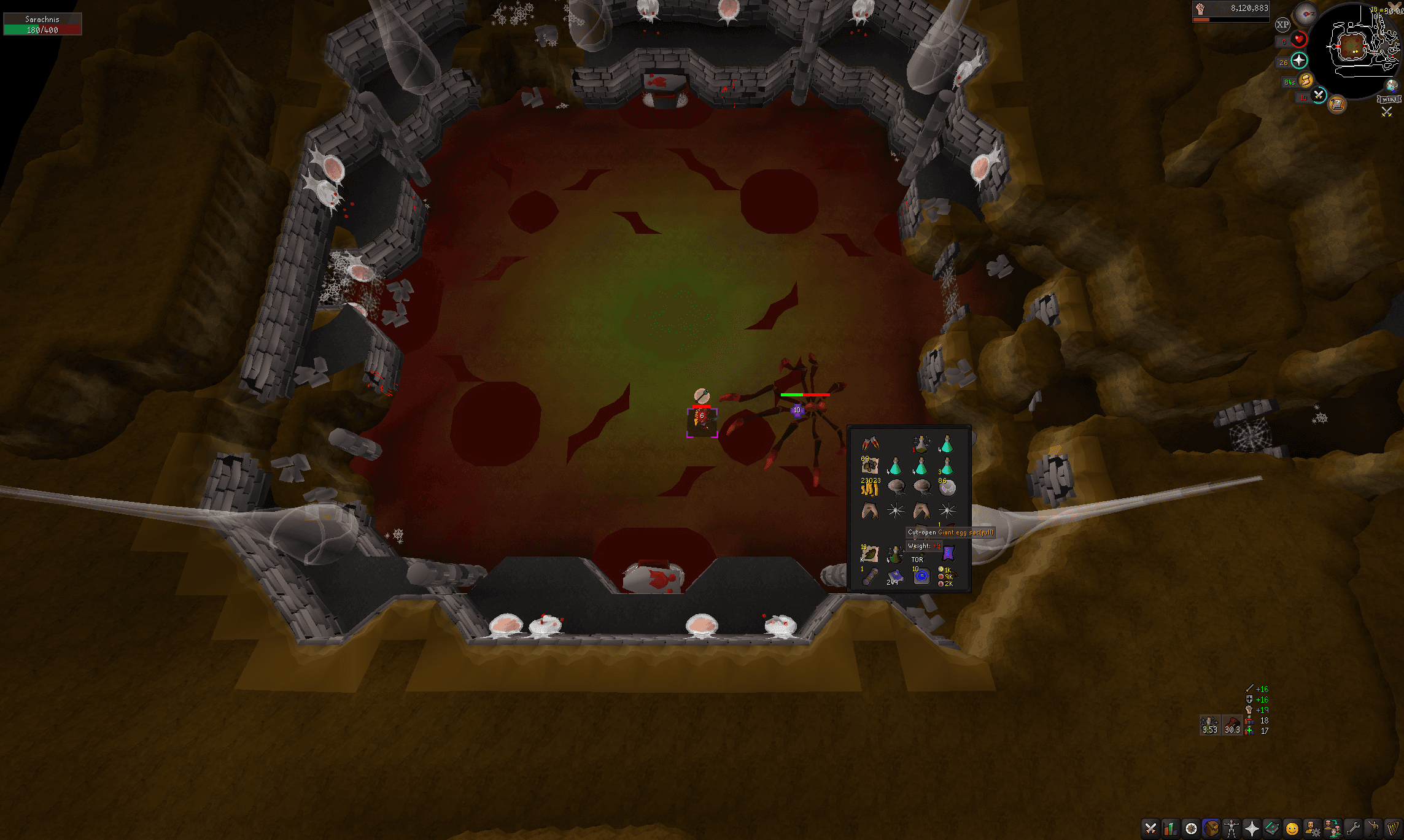The image size is (1404, 840).
Task: Toggle the special attack orb
Action: tap(1318, 96)
